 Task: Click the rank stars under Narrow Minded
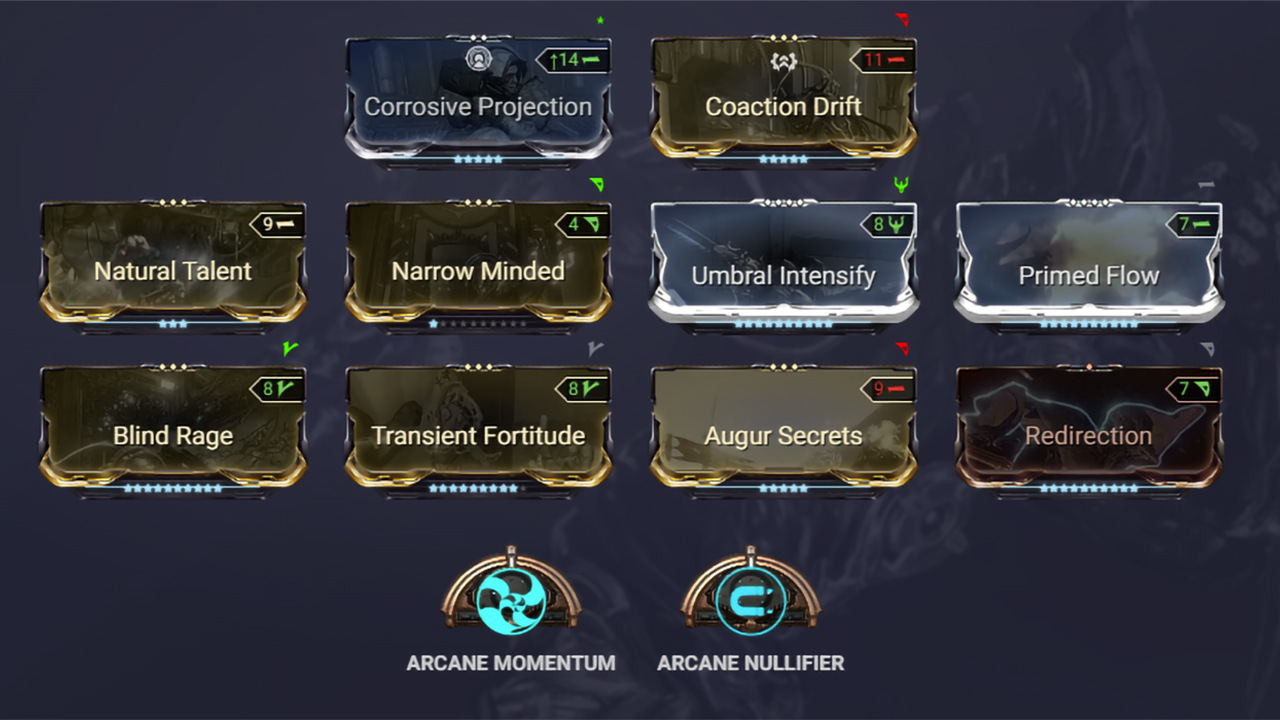coord(478,324)
